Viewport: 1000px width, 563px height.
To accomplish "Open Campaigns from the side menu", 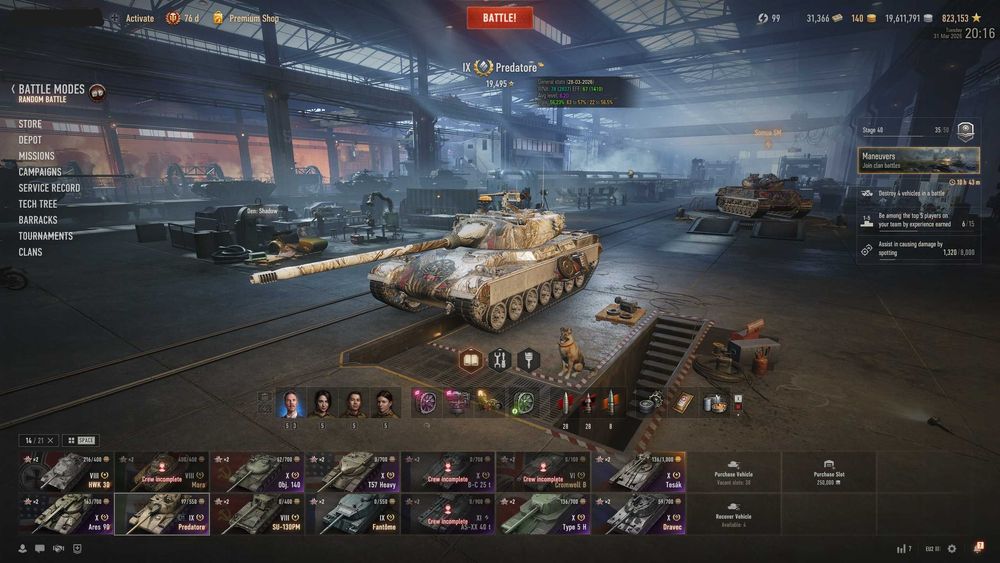I will coord(40,172).
